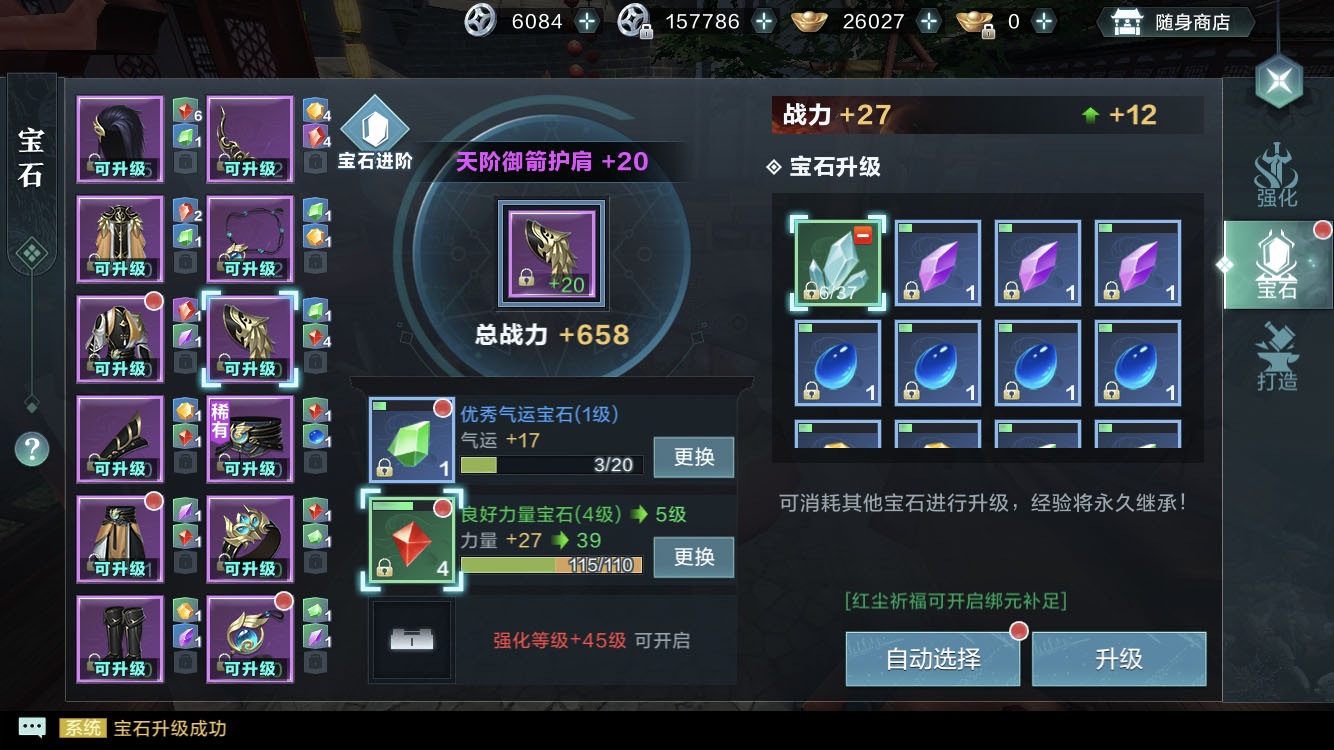The image size is (1334, 750).
Task: Click the locked chest requiring 强化等级+45
Action: click(410, 641)
